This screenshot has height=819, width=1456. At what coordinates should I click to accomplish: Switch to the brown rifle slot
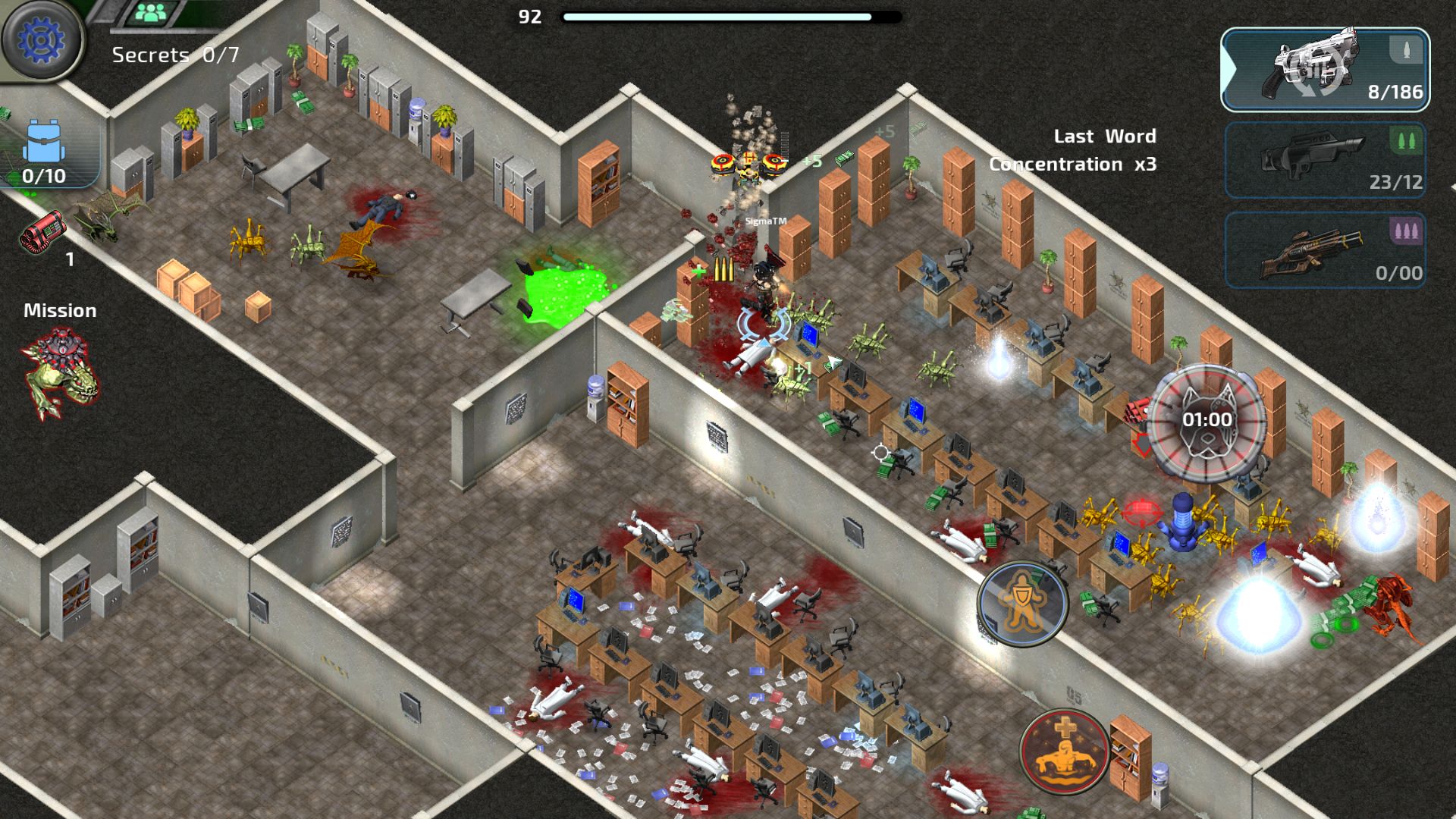1325,250
